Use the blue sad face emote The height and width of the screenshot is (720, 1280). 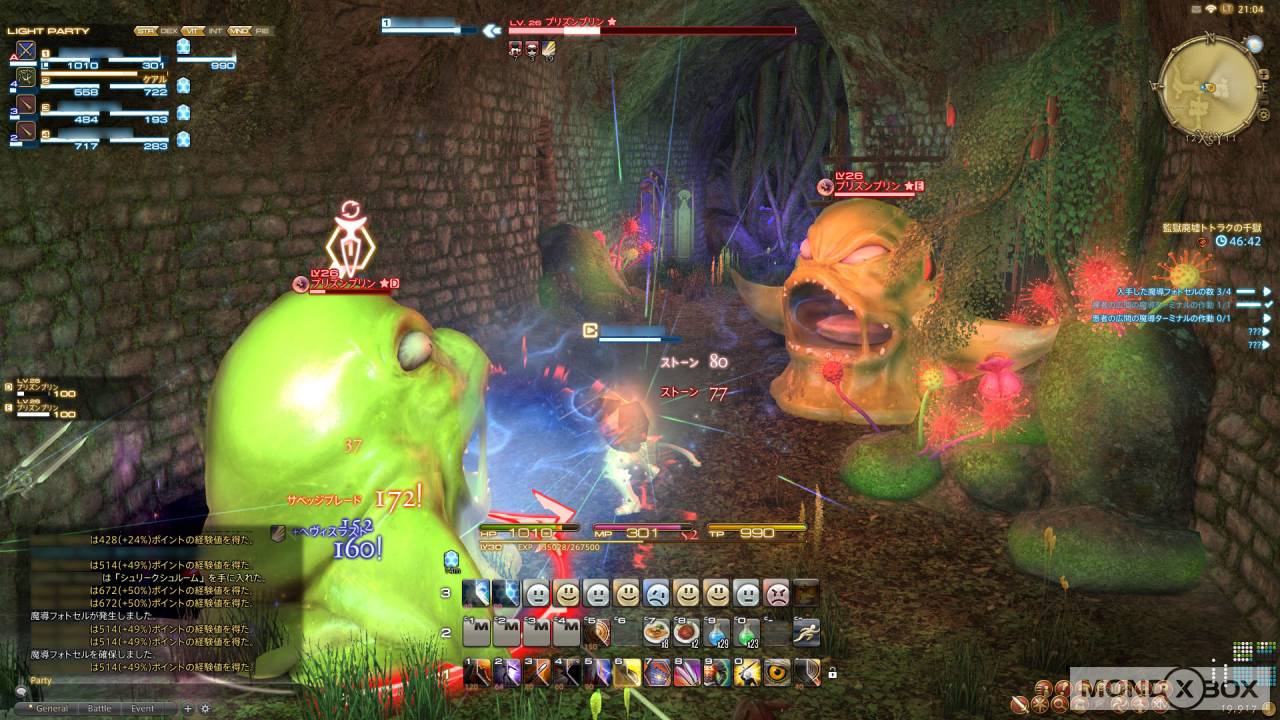tap(657, 593)
